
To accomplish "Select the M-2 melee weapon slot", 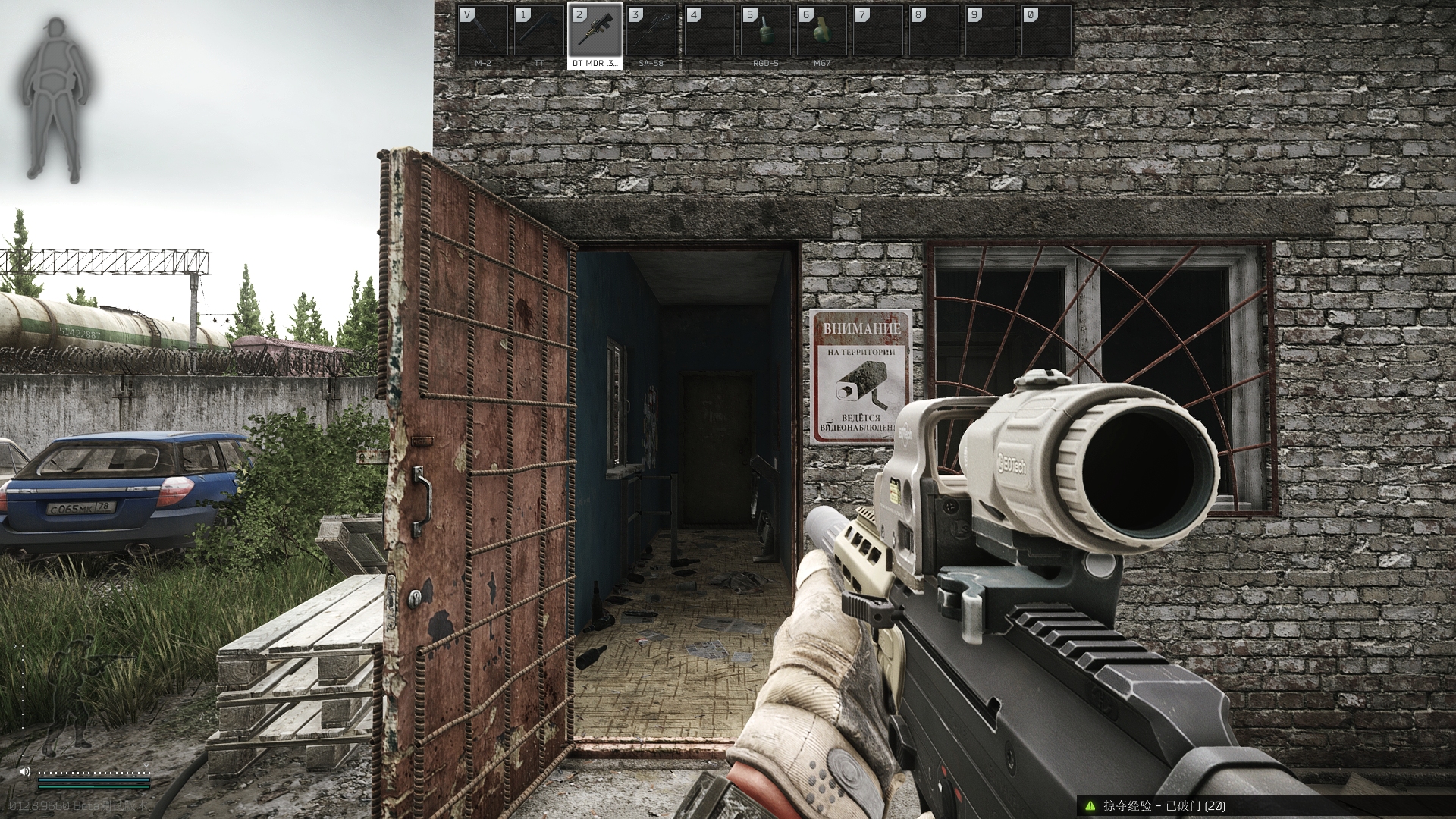I will tap(483, 36).
